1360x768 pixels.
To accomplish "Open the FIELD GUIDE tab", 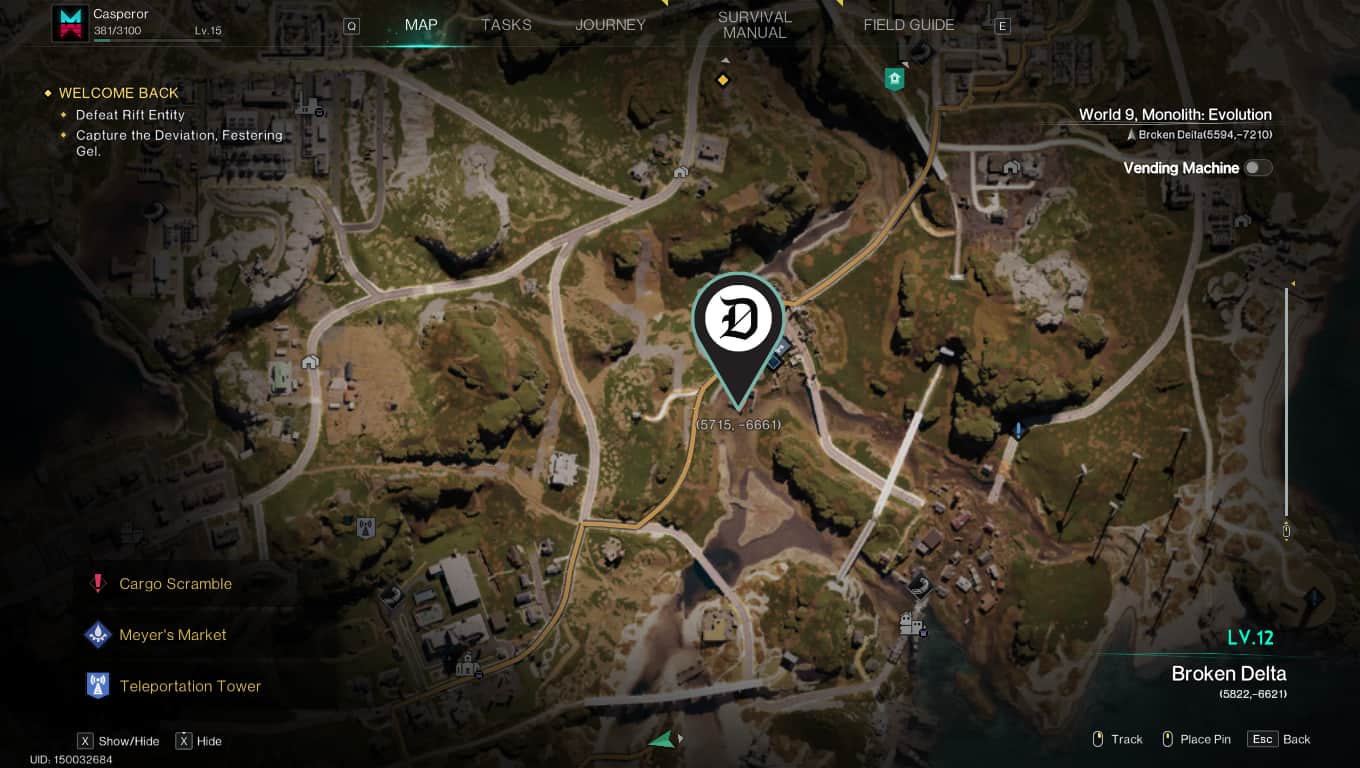I will 908,24.
